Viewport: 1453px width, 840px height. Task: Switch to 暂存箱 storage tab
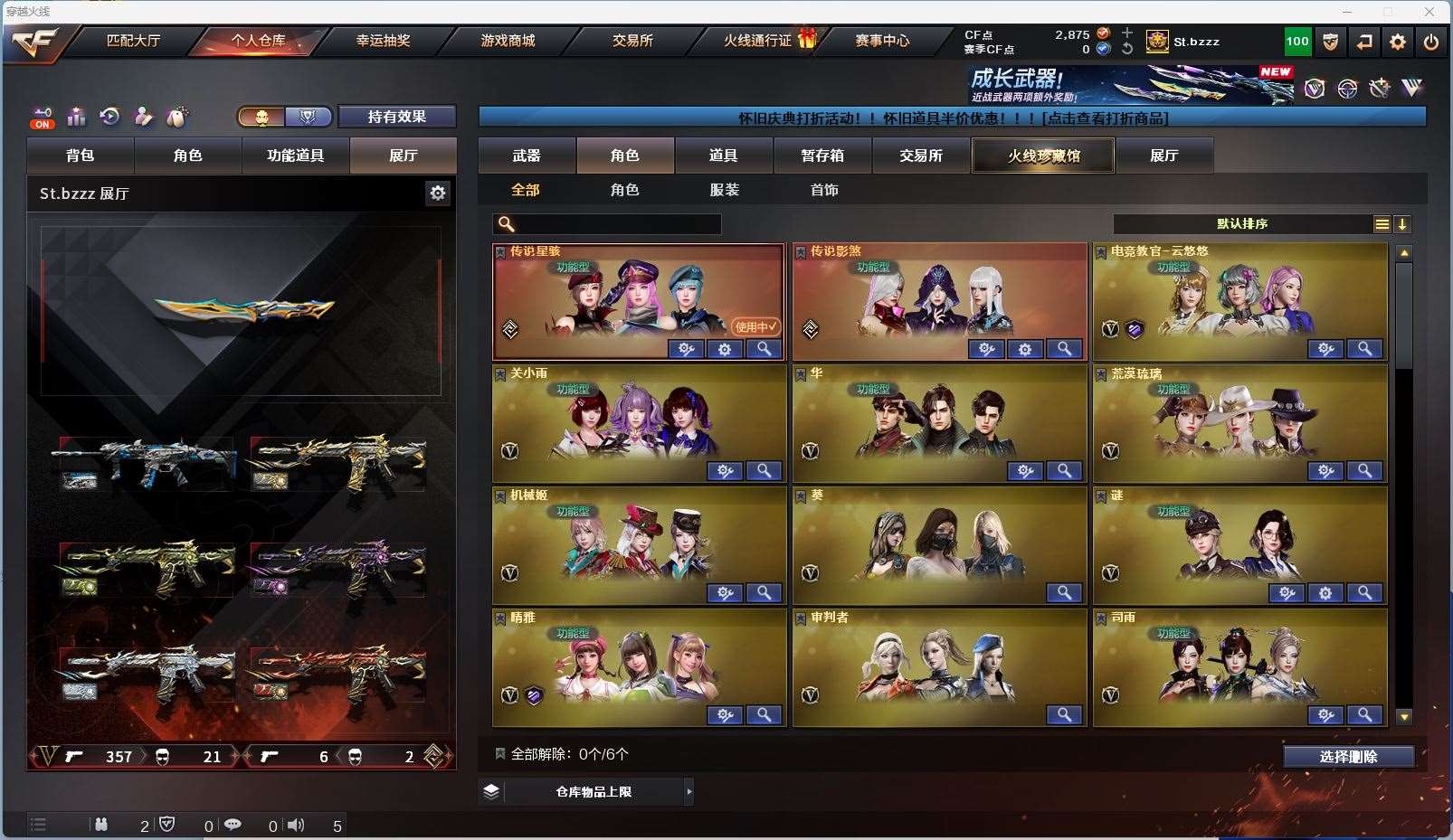(x=822, y=156)
